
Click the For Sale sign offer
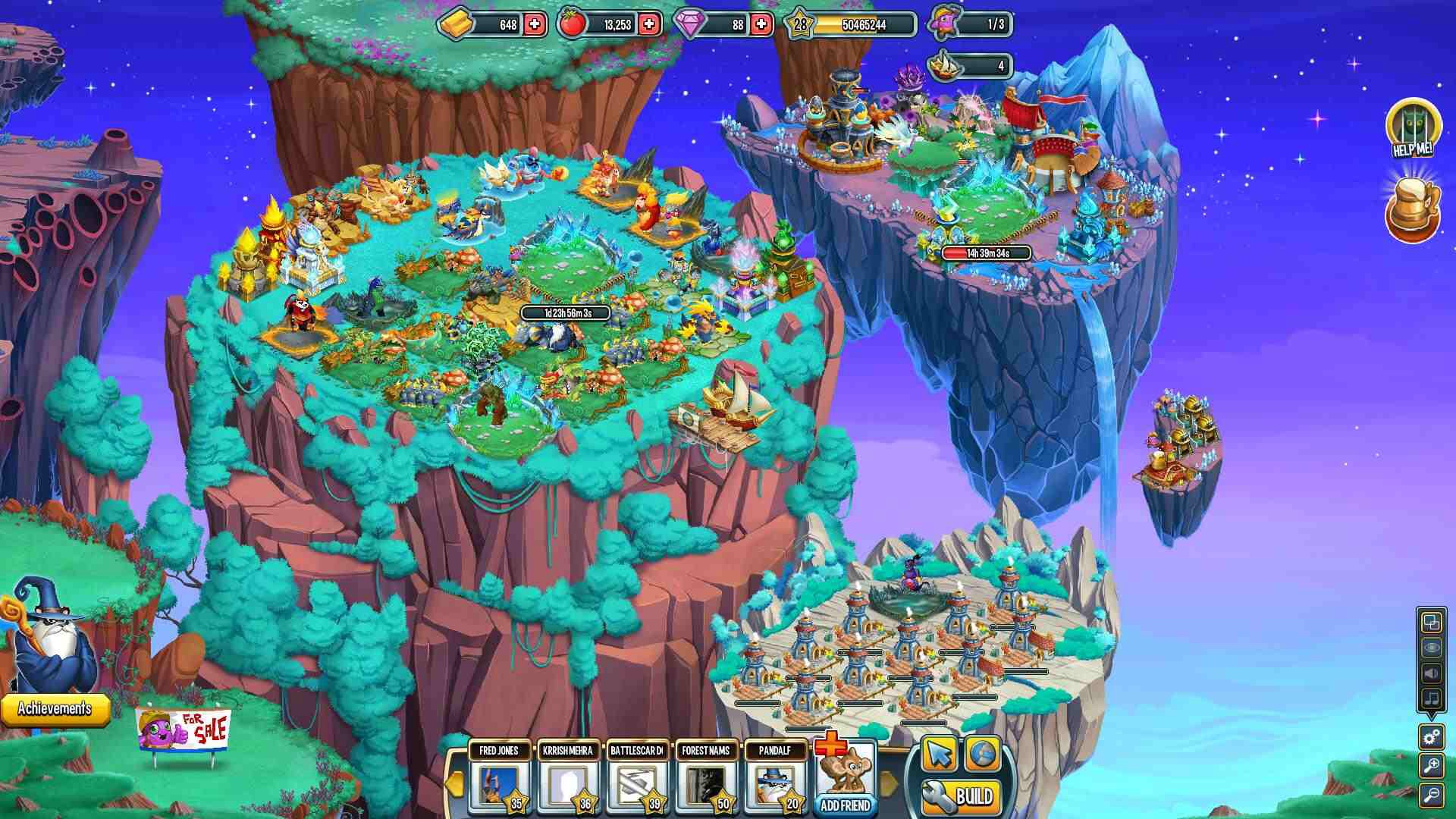(184, 730)
